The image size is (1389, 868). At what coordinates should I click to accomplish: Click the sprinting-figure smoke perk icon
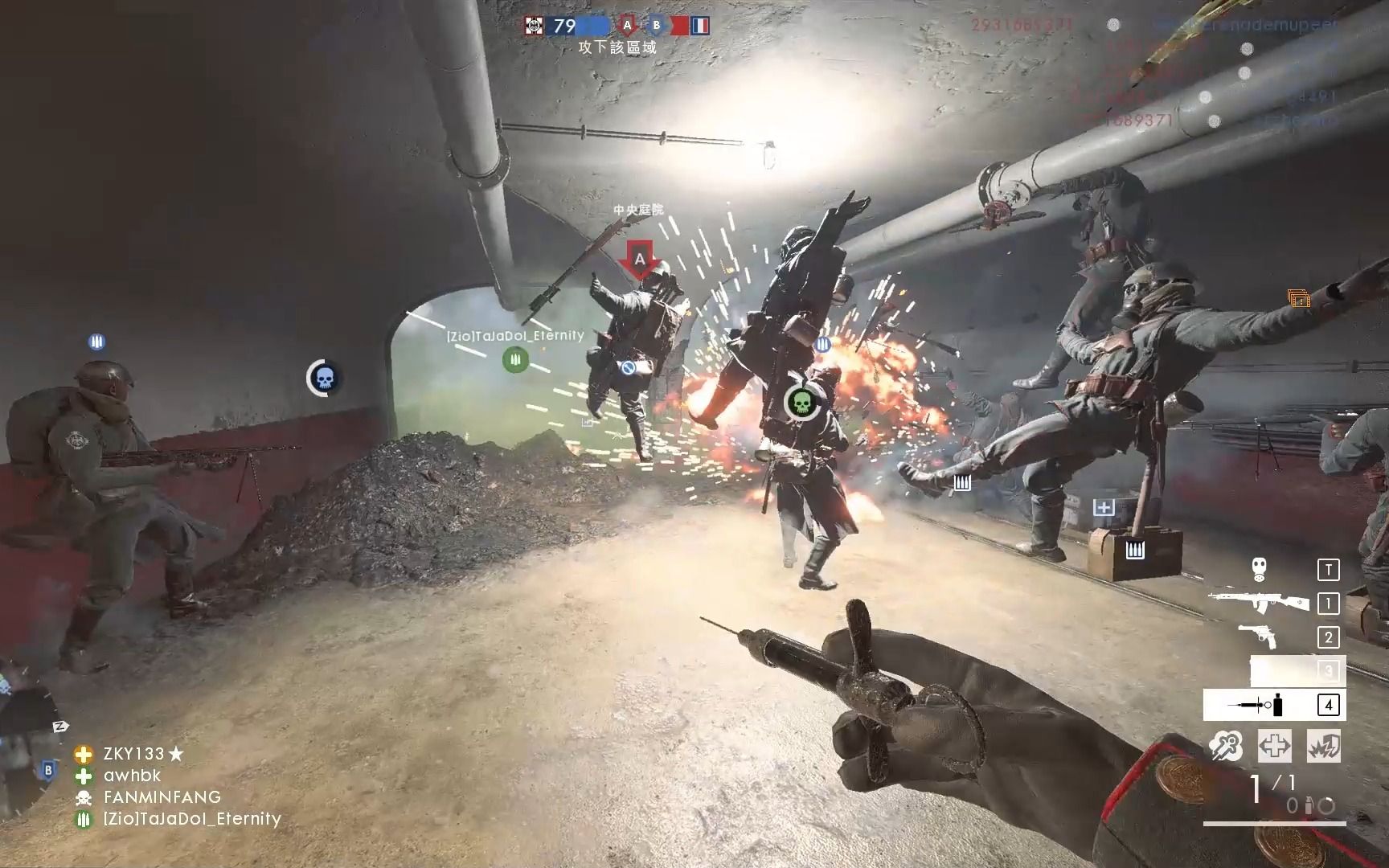click(x=1226, y=746)
